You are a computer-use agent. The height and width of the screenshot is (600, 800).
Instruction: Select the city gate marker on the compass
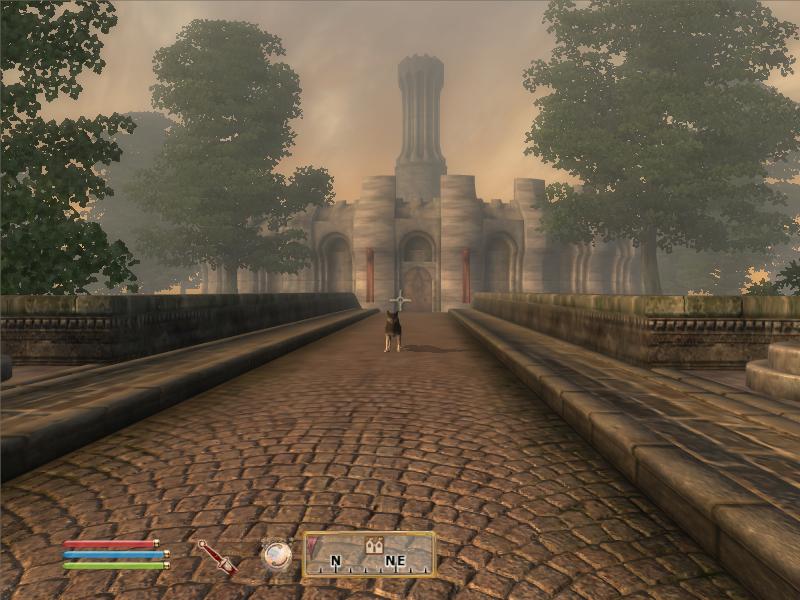(x=376, y=545)
